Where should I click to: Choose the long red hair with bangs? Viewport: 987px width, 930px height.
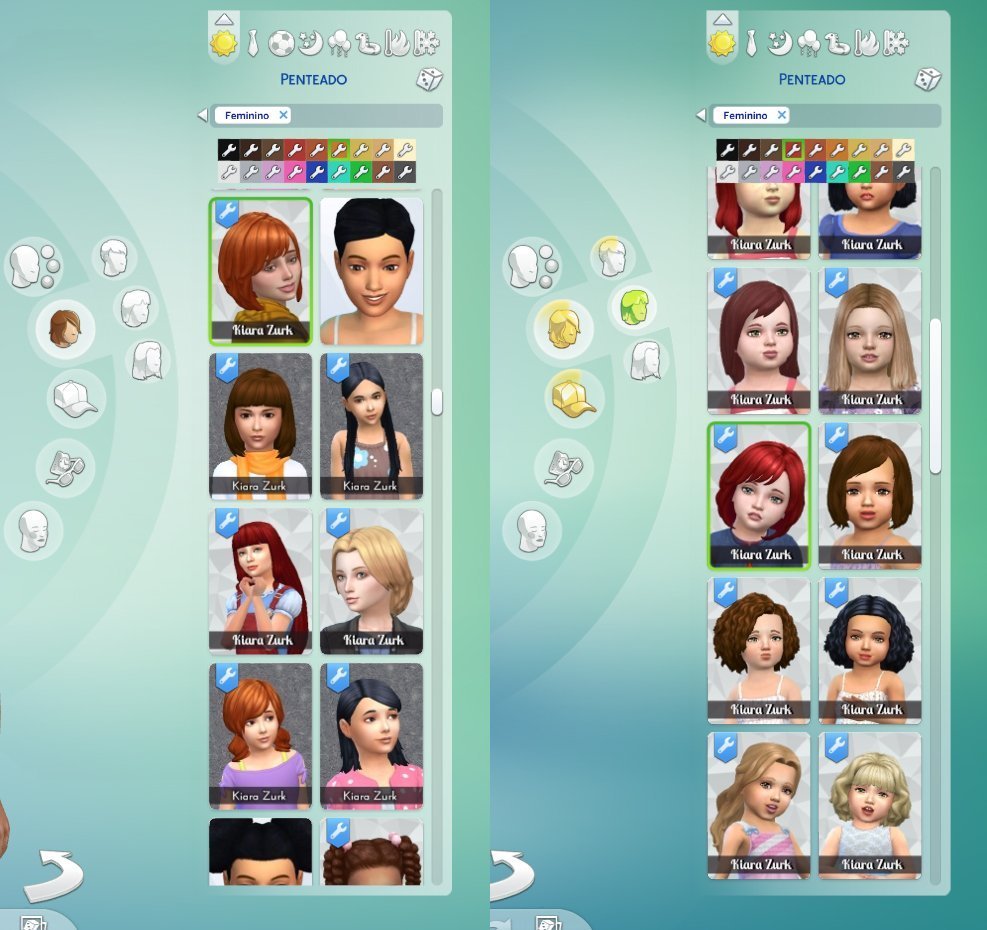click(261, 580)
